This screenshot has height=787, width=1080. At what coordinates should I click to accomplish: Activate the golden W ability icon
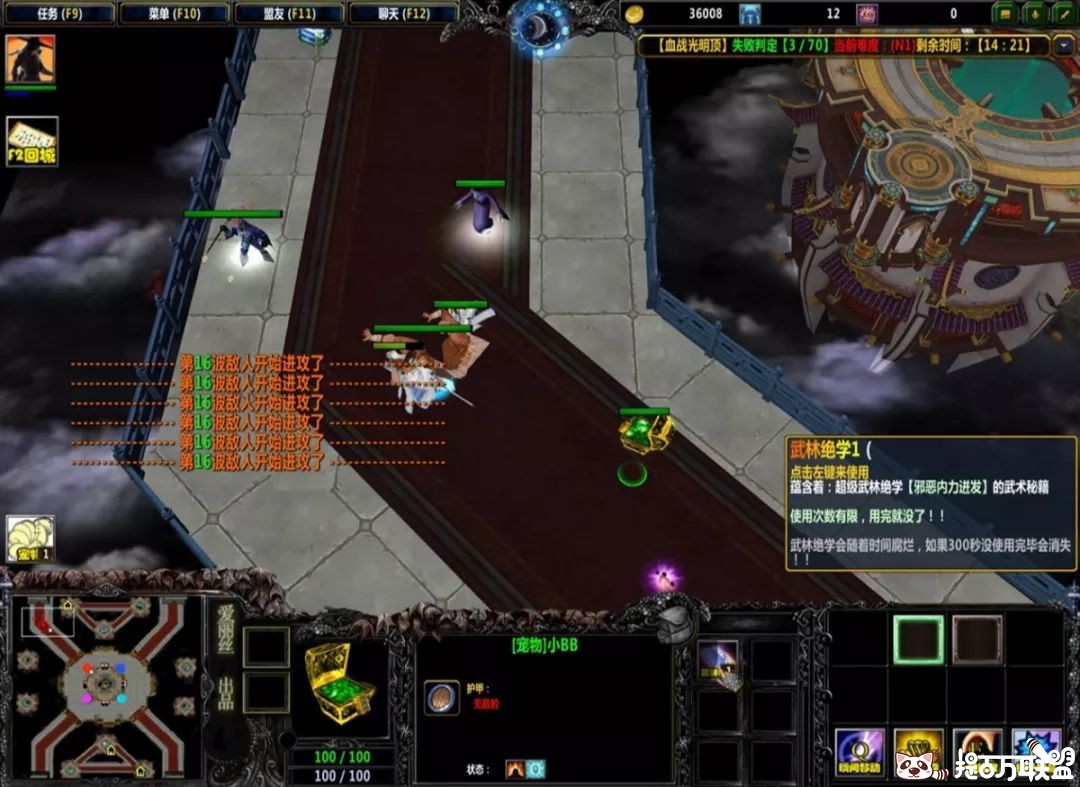(918, 752)
